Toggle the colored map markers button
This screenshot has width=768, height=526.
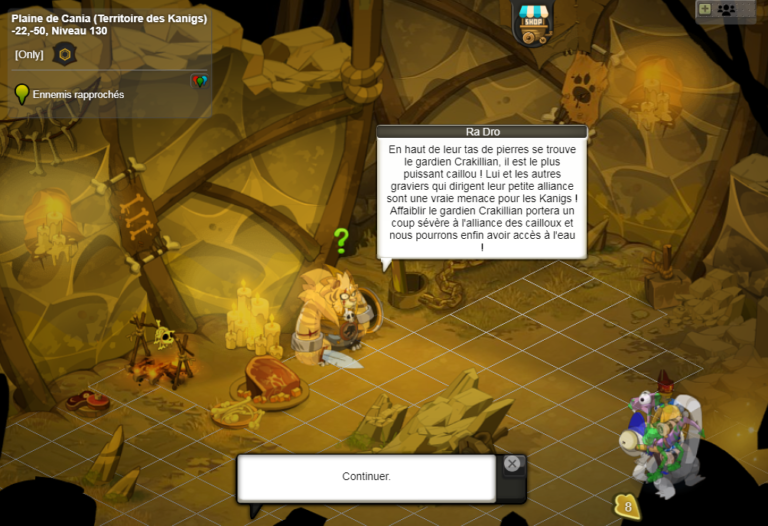tap(199, 81)
